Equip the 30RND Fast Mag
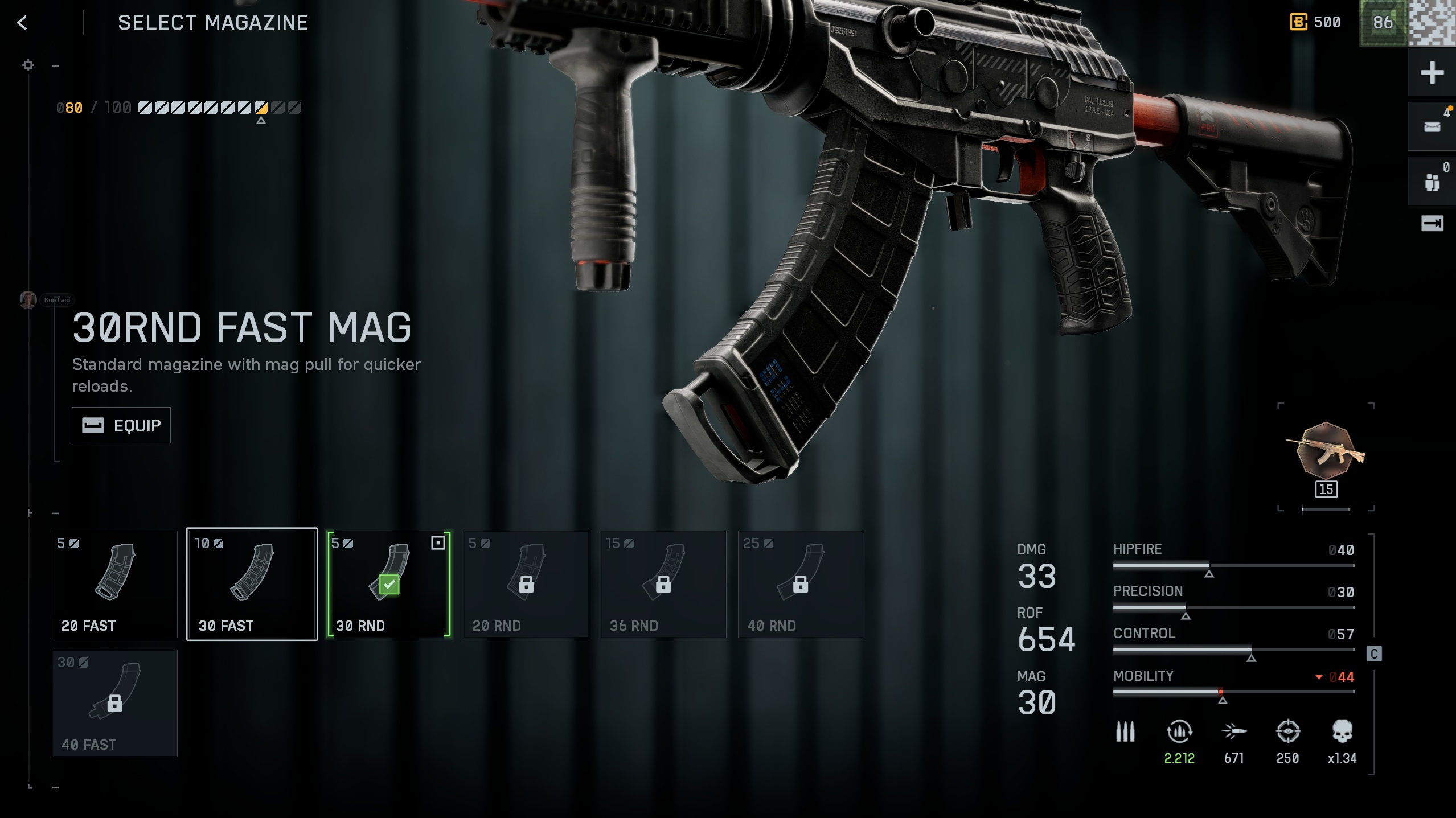Screen dimensions: 1456x818 [x=121, y=425]
